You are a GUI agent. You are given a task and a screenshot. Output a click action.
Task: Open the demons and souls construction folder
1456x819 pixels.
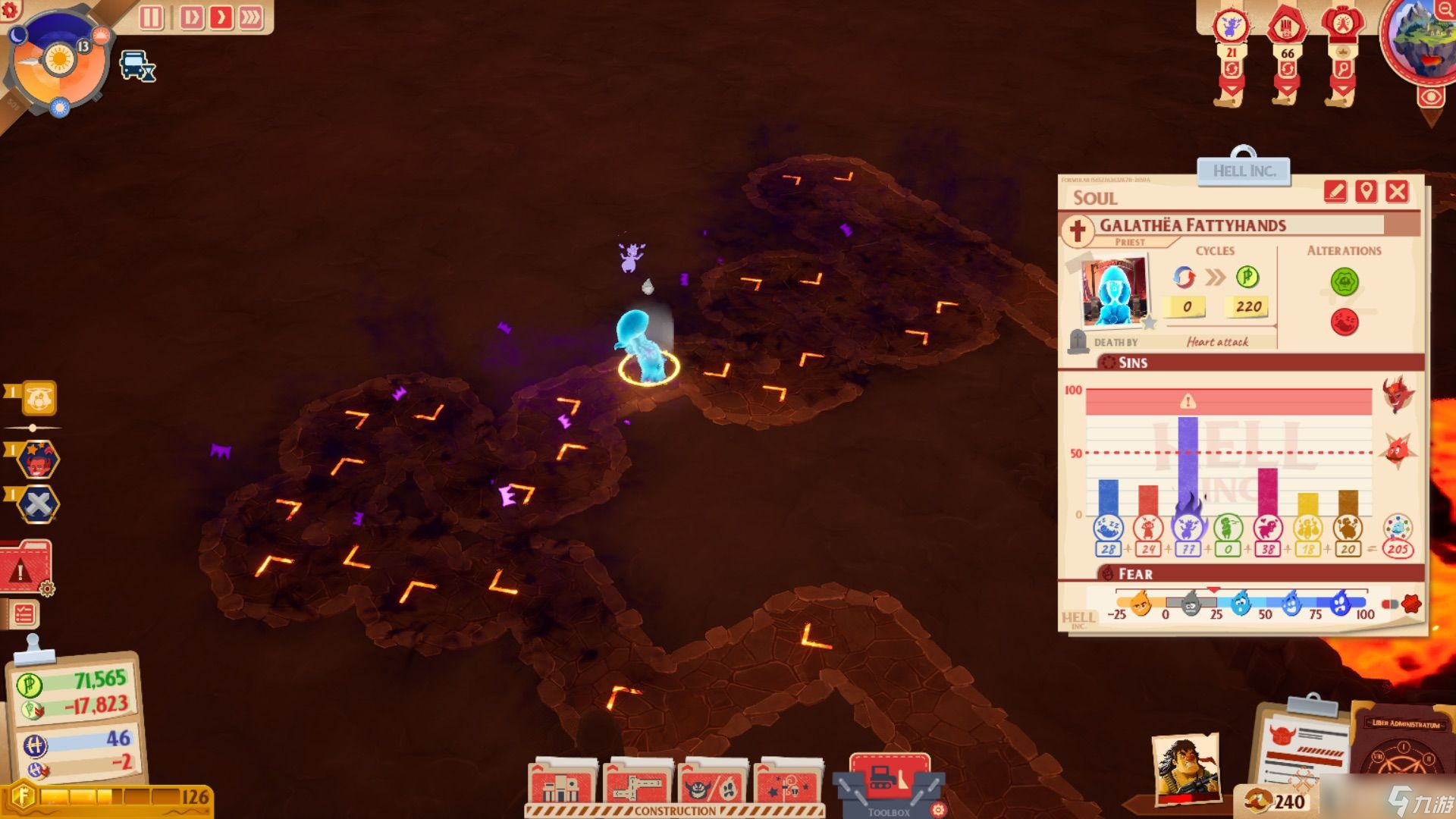point(711,785)
